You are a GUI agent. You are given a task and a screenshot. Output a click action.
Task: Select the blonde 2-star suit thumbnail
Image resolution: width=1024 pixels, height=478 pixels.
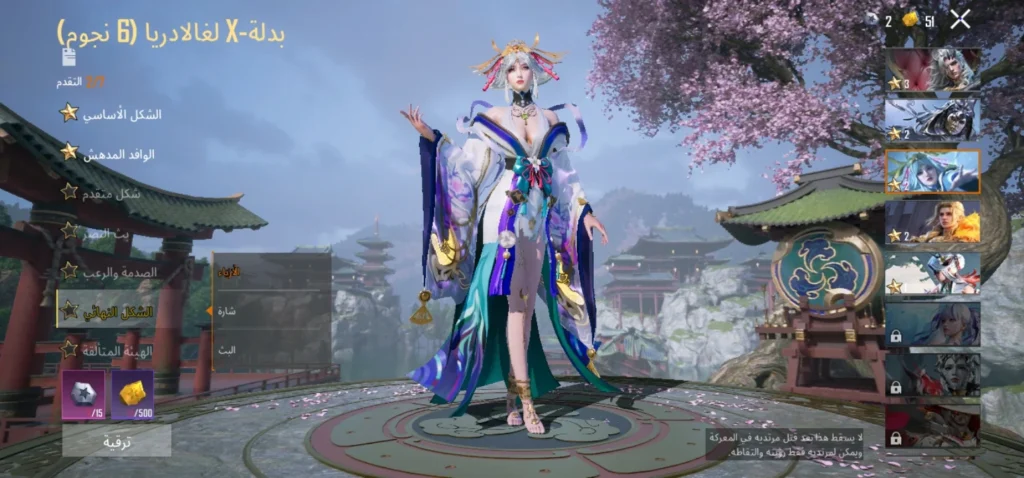[932, 221]
